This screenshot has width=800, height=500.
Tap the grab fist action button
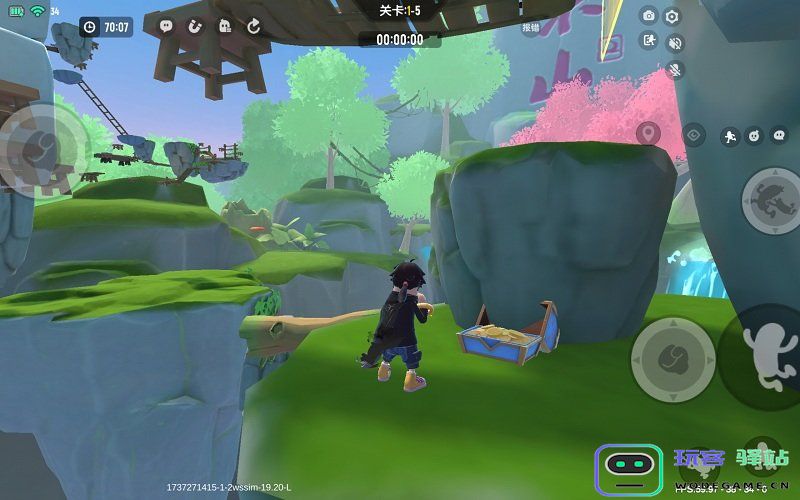672,358
